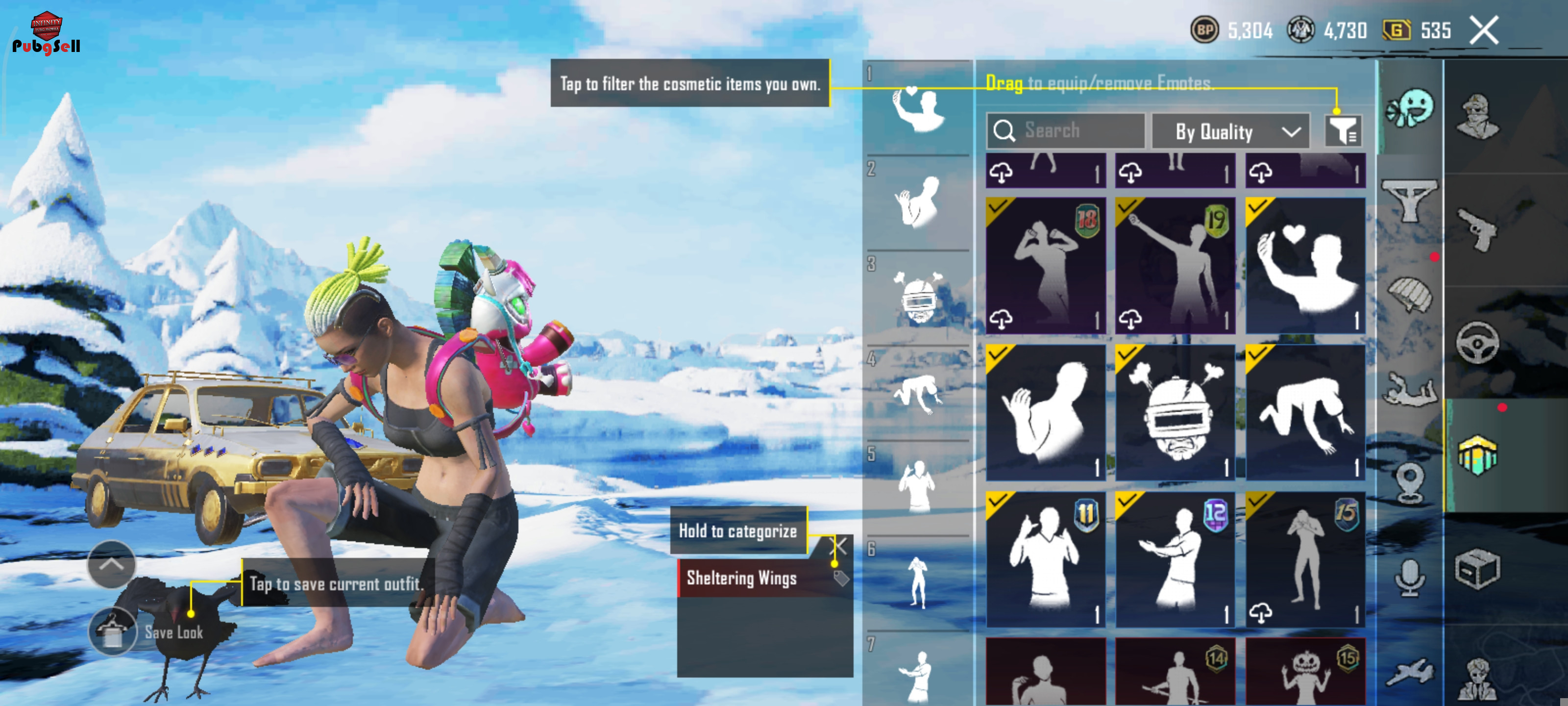Select the heart gesture emote tile

tap(1305, 266)
